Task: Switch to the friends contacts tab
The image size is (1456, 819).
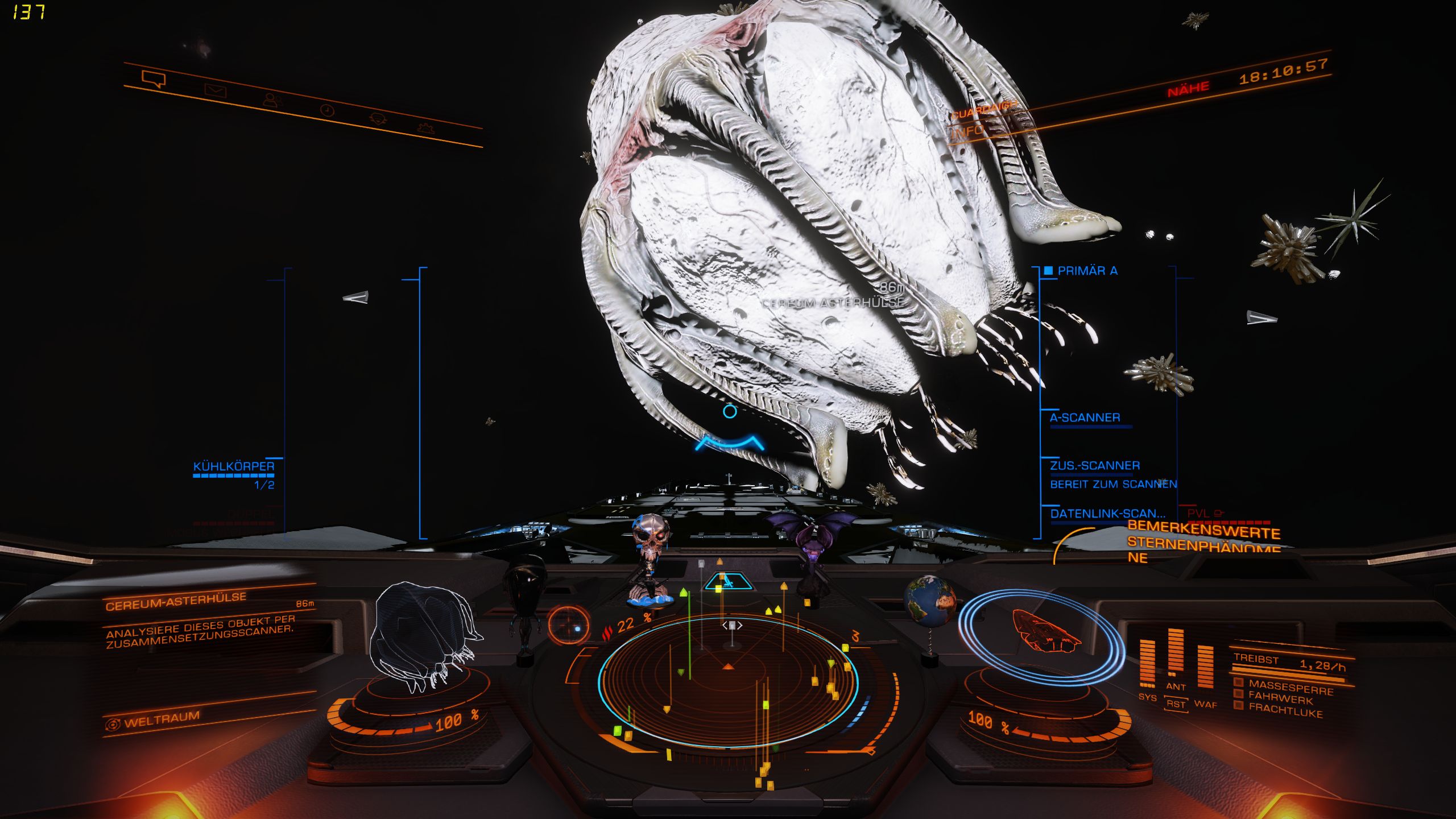Action: [272, 100]
